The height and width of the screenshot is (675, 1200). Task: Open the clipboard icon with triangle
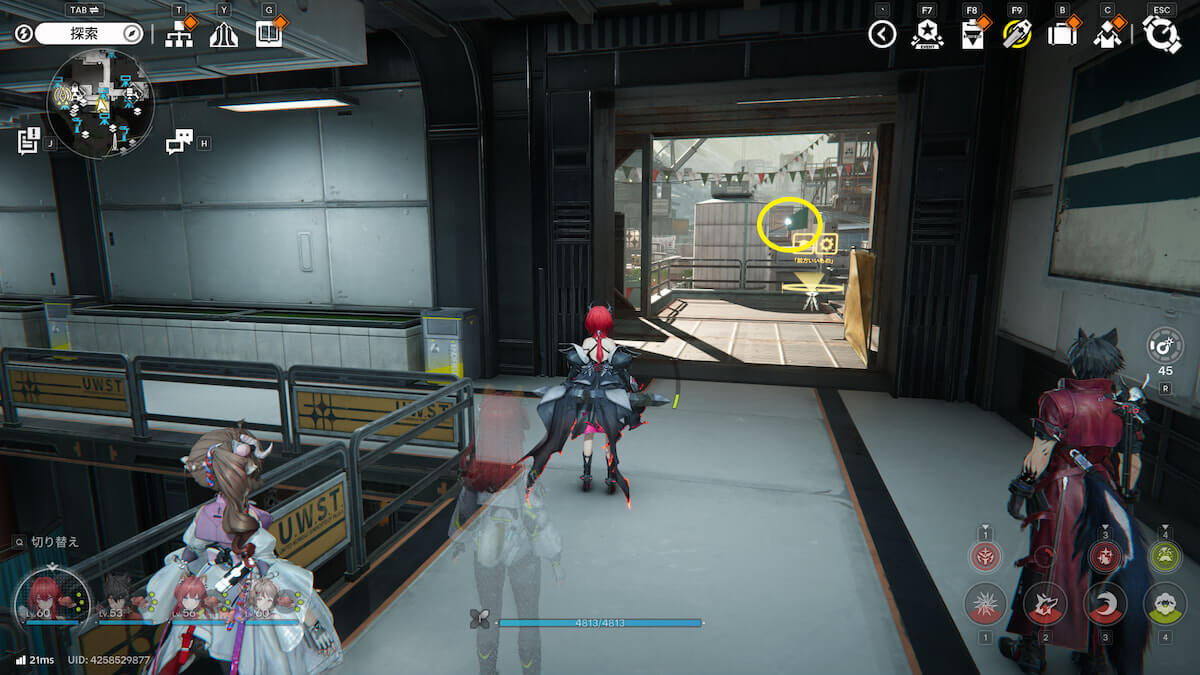click(x=971, y=35)
